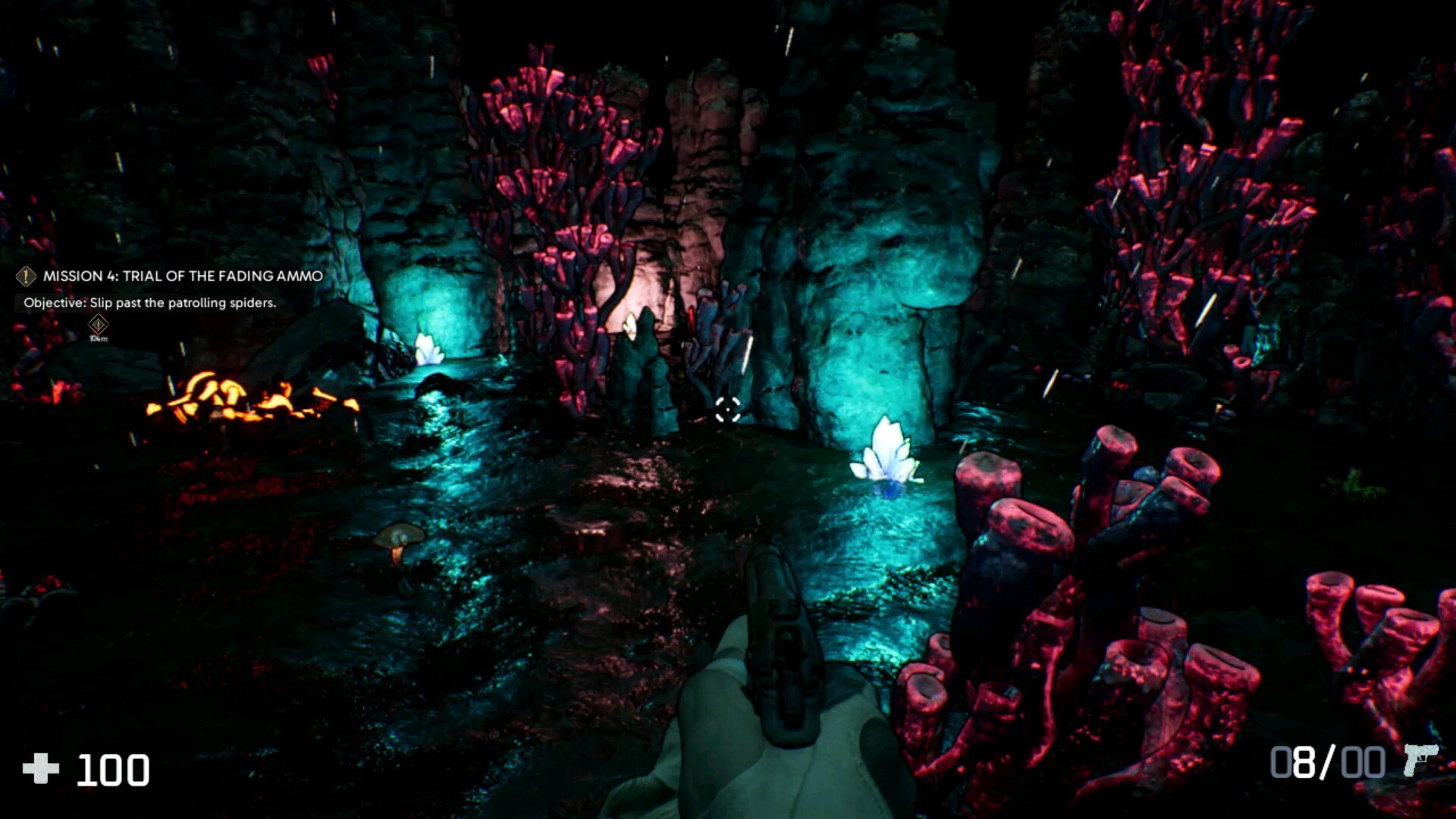Select the MISSION 4: TRIAL OF THE FADING AMMO title
Image resolution: width=1456 pixels, height=819 pixels.
(x=182, y=276)
